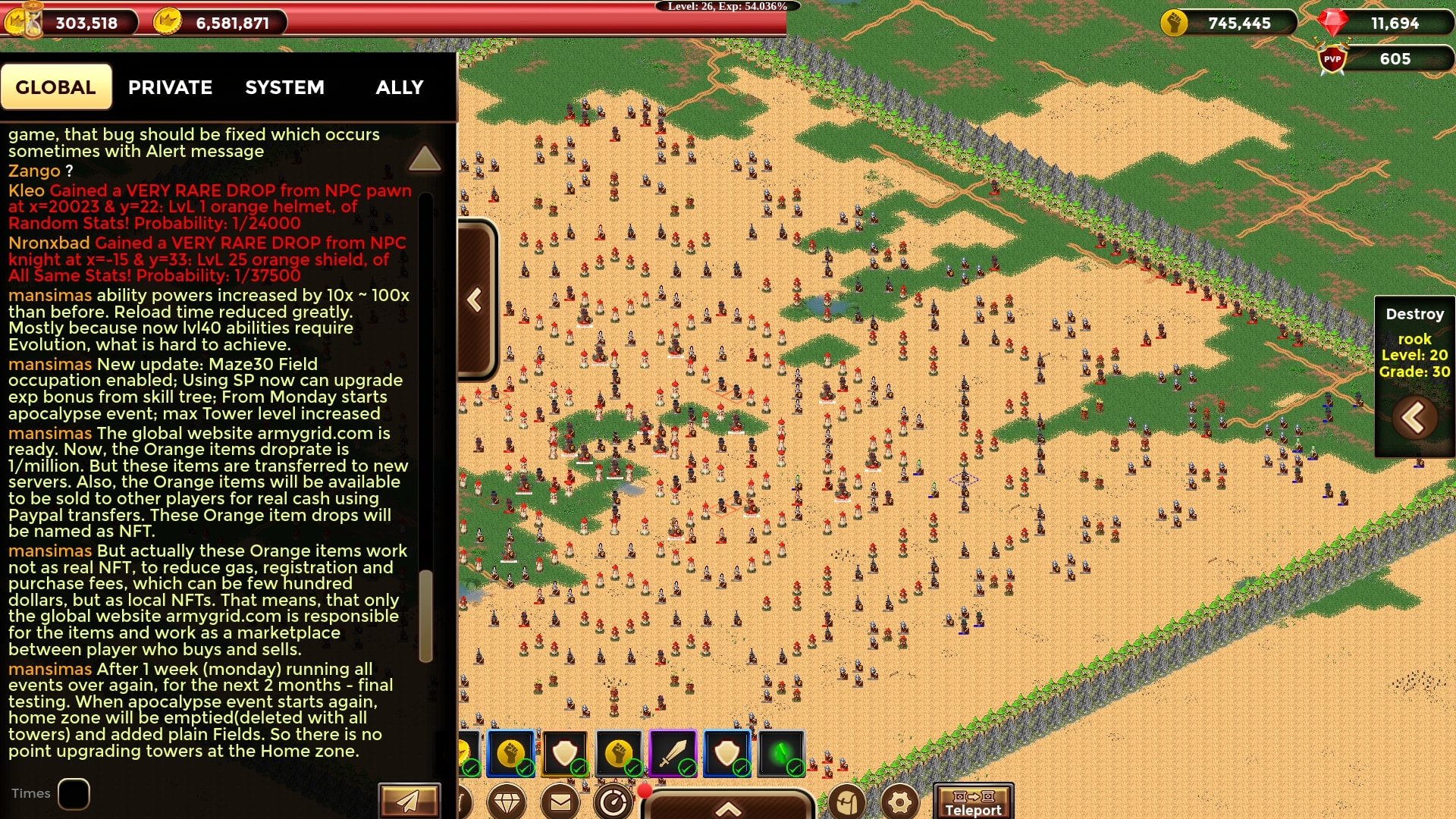Send the chat message with paper-plane button
Screen dimensions: 1456x819
409,801
